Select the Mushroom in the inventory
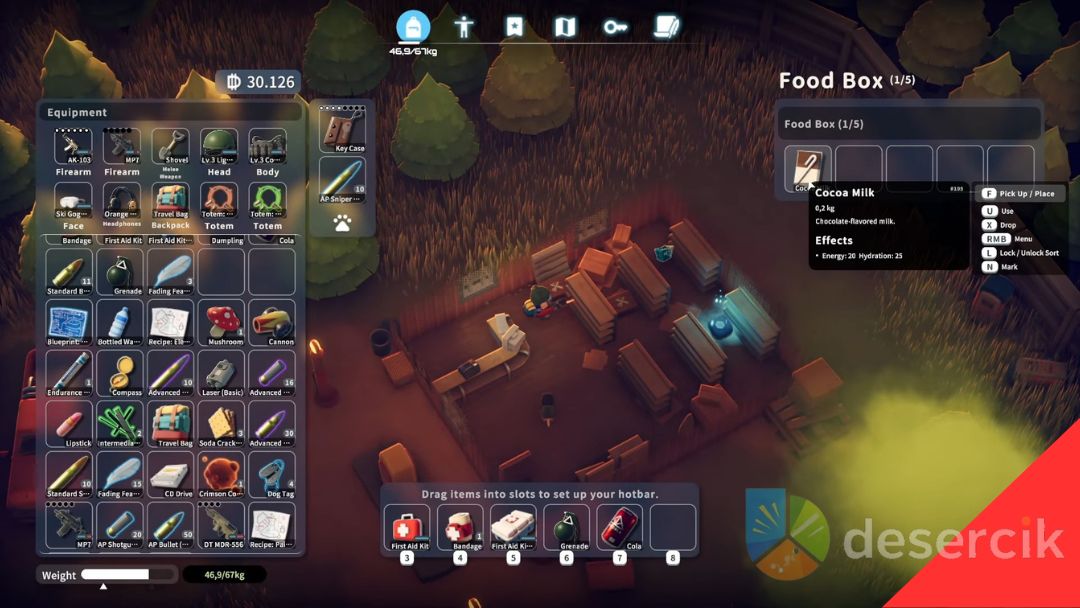Screen dimensions: 1080x608 click(x=222, y=321)
